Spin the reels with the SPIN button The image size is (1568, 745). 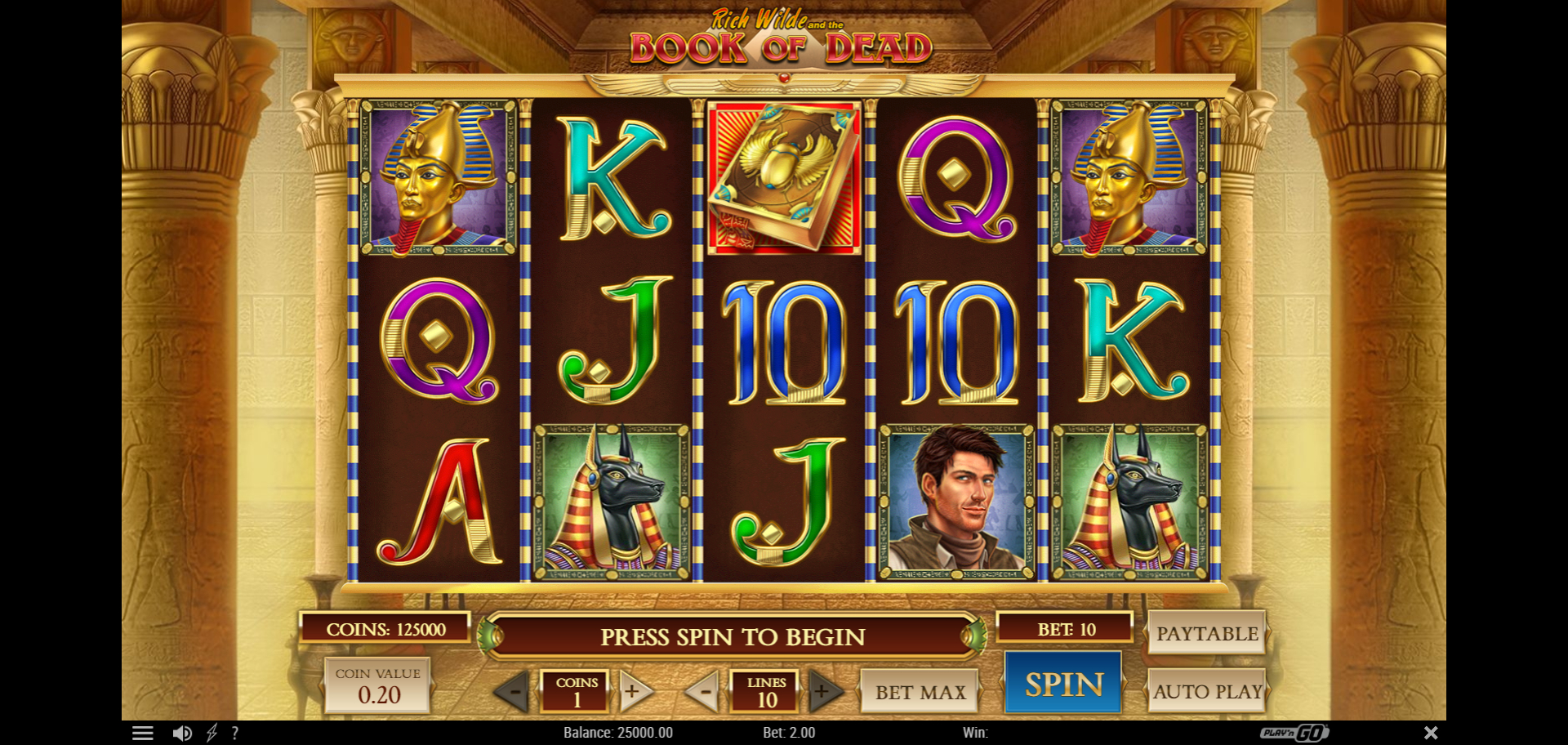click(x=1063, y=685)
